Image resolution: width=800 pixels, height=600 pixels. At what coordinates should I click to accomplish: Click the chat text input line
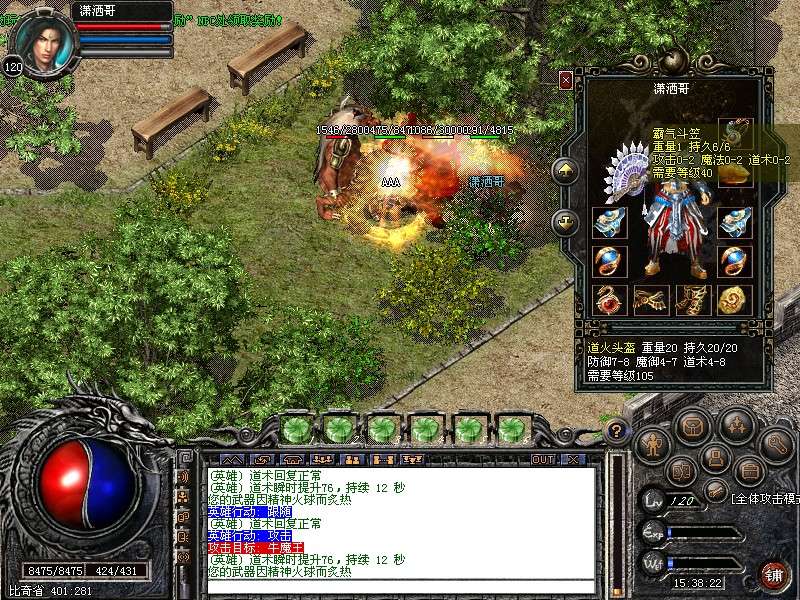coord(400,586)
